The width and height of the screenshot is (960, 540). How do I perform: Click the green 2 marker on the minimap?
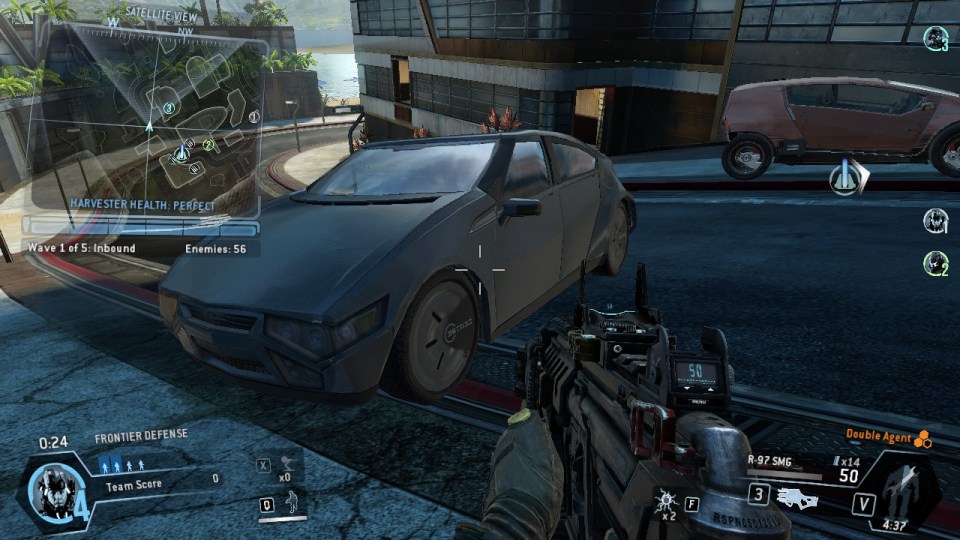pyautogui.click(x=209, y=145)
